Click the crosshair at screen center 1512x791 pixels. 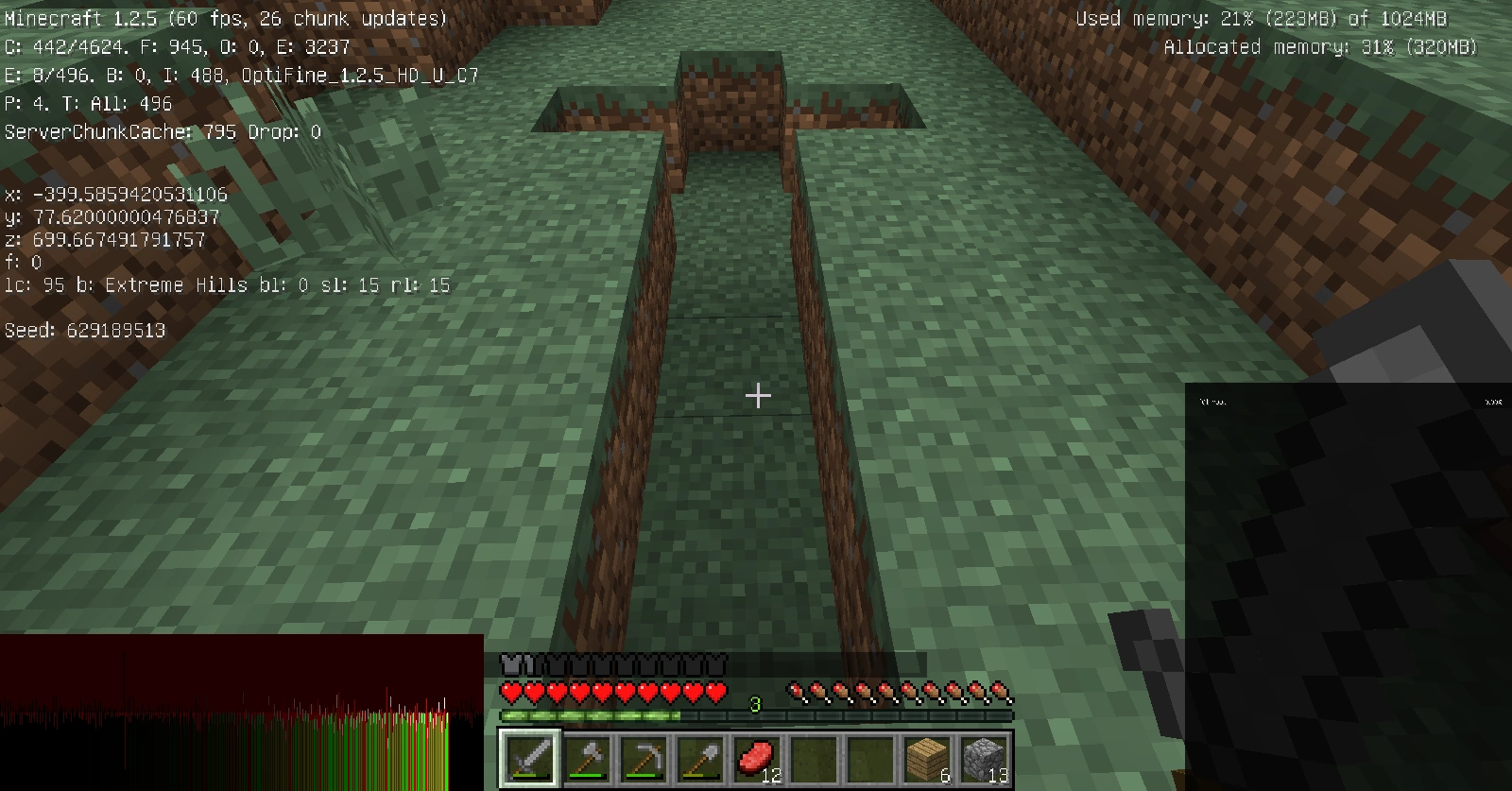coord(756,396)
